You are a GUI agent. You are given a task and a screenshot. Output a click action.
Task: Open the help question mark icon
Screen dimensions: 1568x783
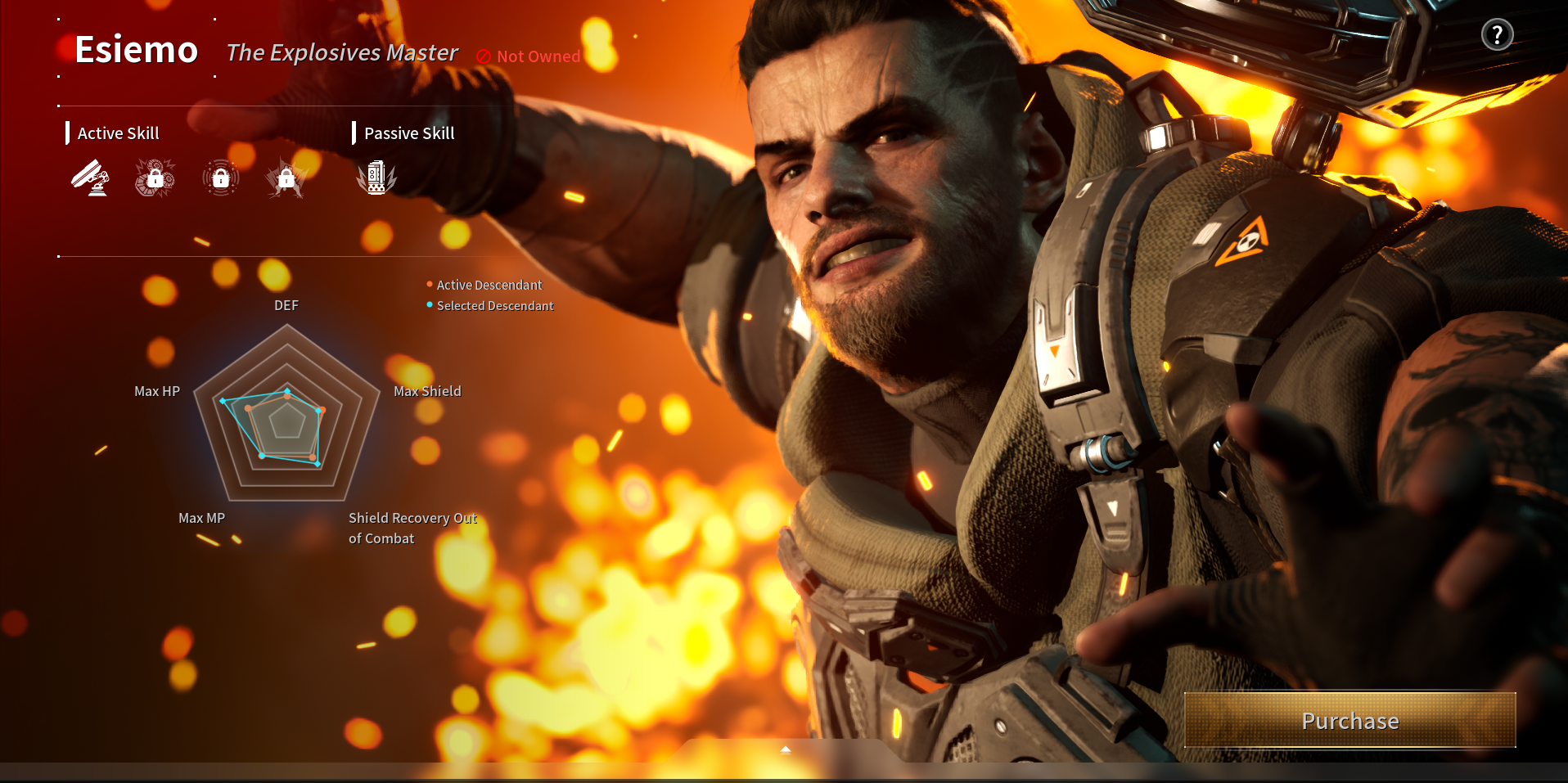click(1498, 34)
